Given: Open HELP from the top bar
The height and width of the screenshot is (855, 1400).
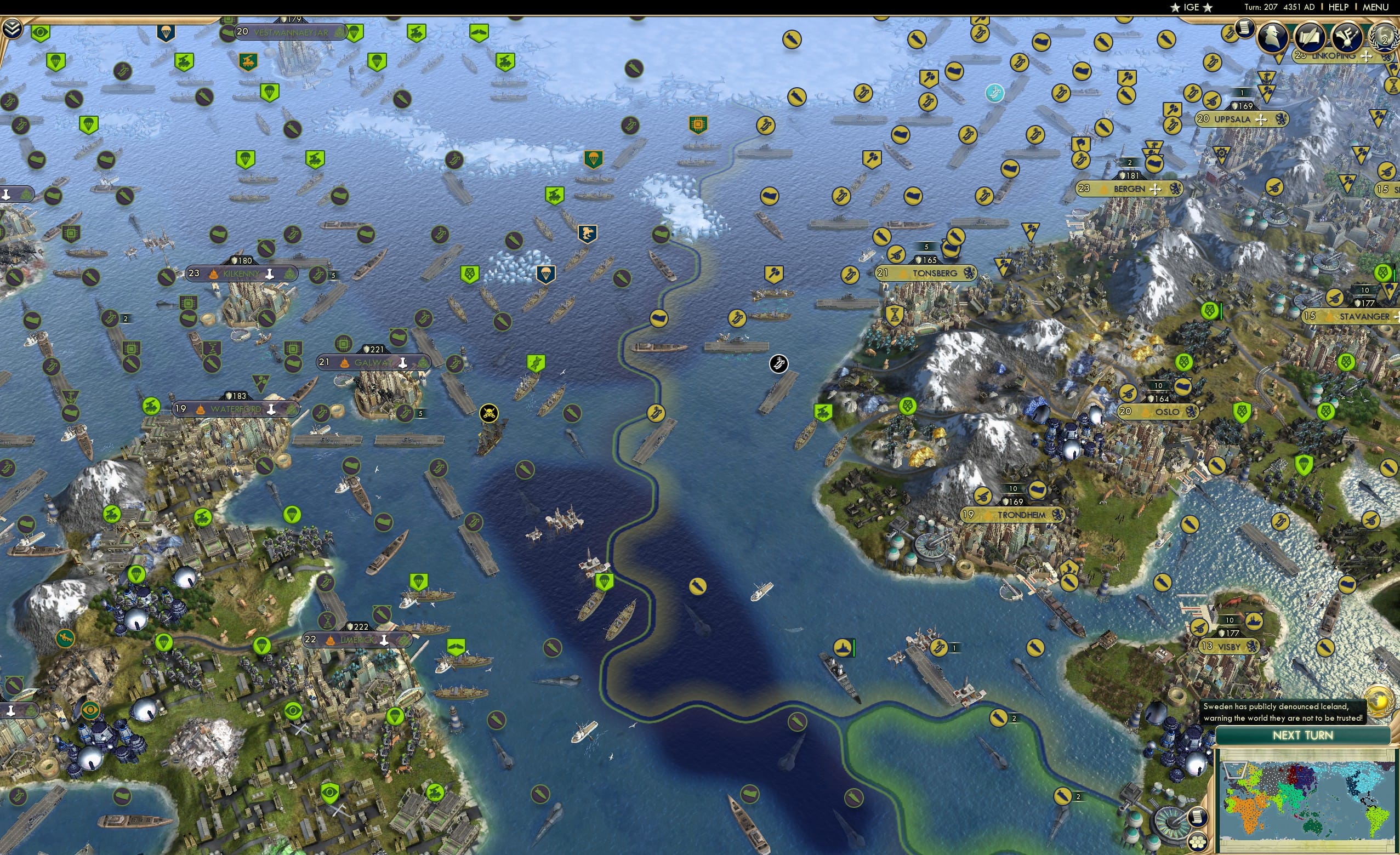Looking at the screenshot, I should click(1339, 7).
